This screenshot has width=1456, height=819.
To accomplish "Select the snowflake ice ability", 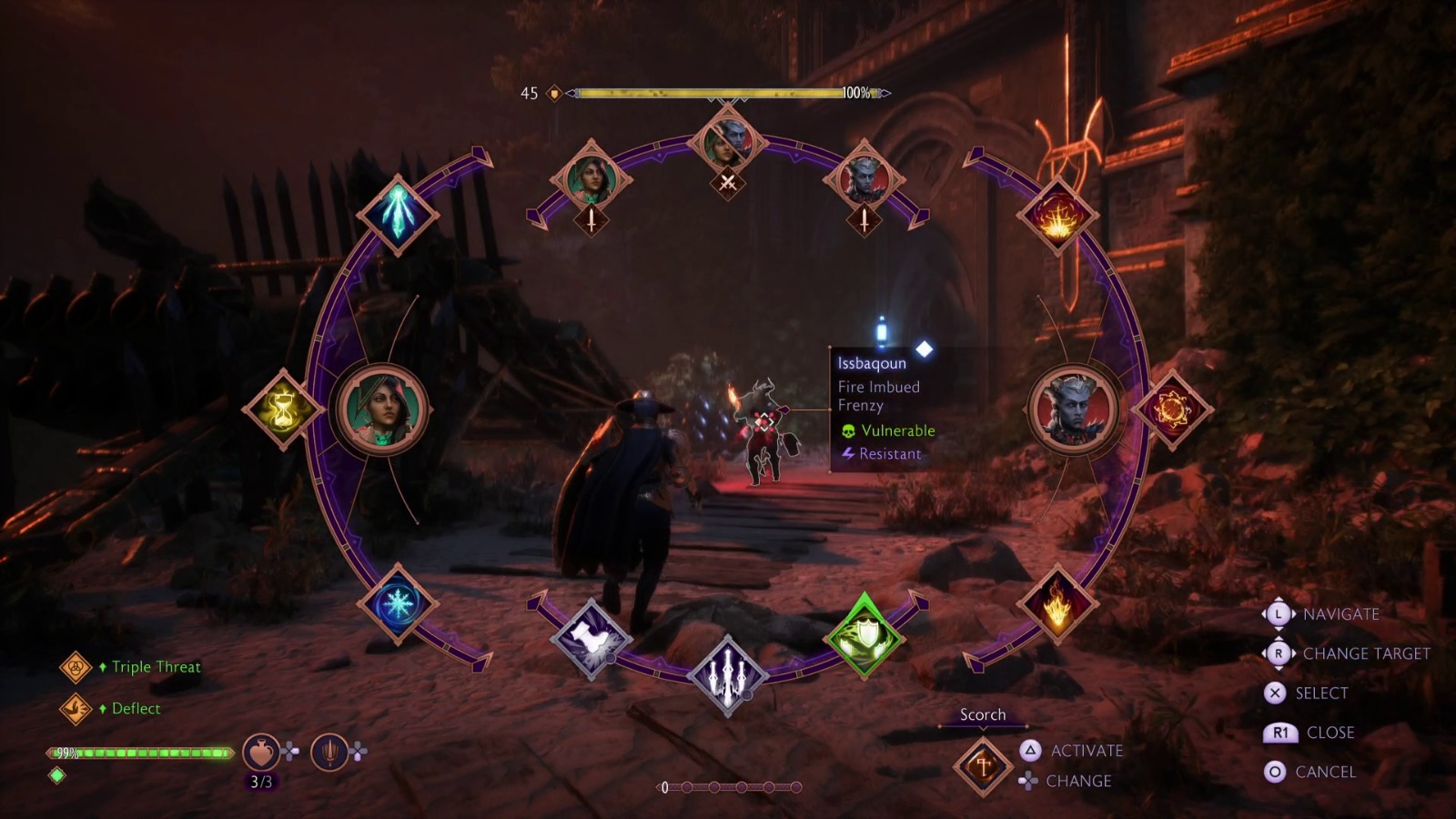I will click(399, 602).
